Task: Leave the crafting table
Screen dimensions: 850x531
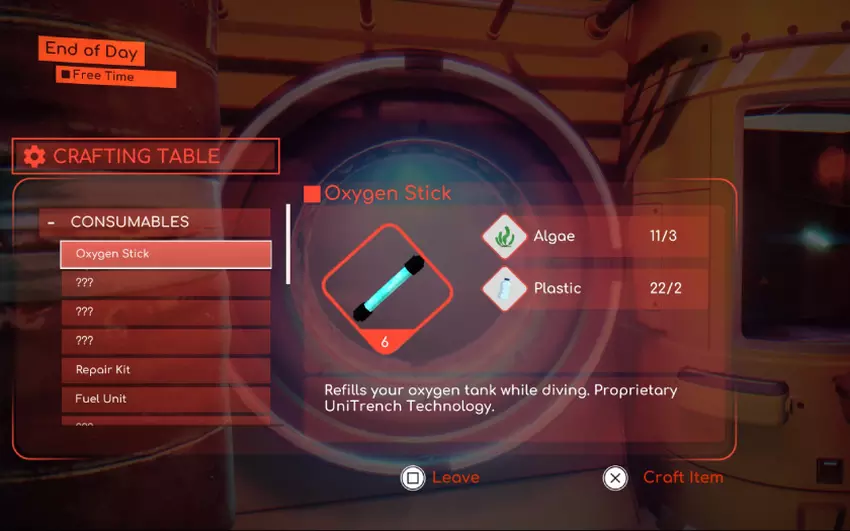Action: [x=440, y=478]
